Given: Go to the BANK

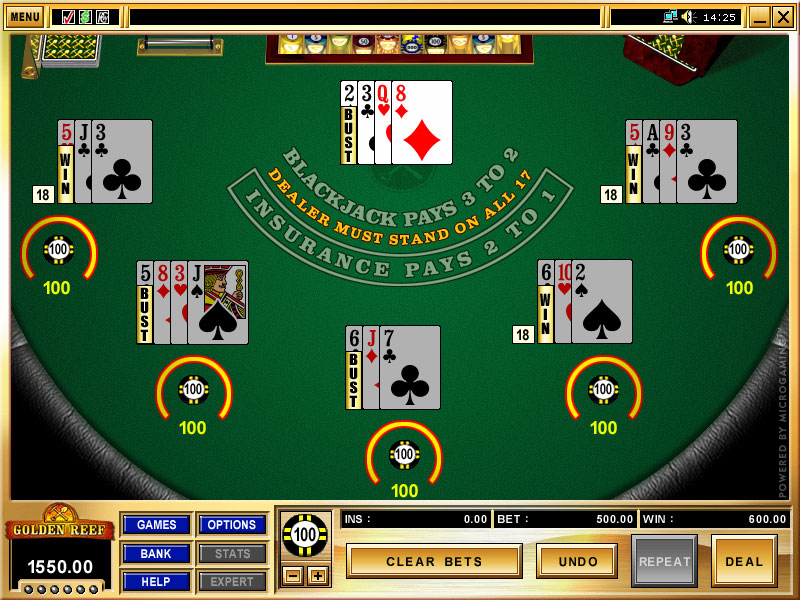Looking at the screenshot, I should [x=156, y=553].
